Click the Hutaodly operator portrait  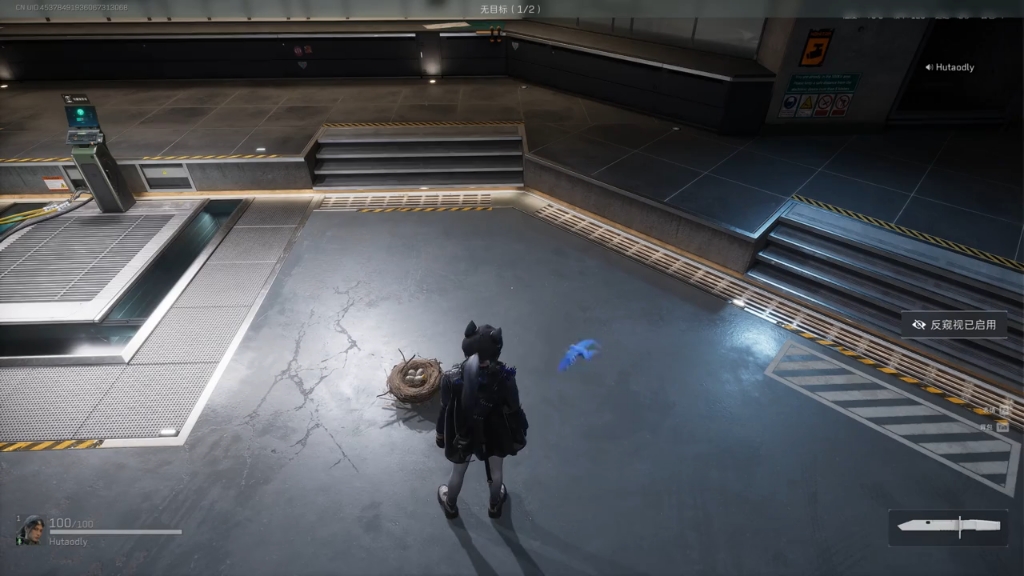click(x=32, y=529)
